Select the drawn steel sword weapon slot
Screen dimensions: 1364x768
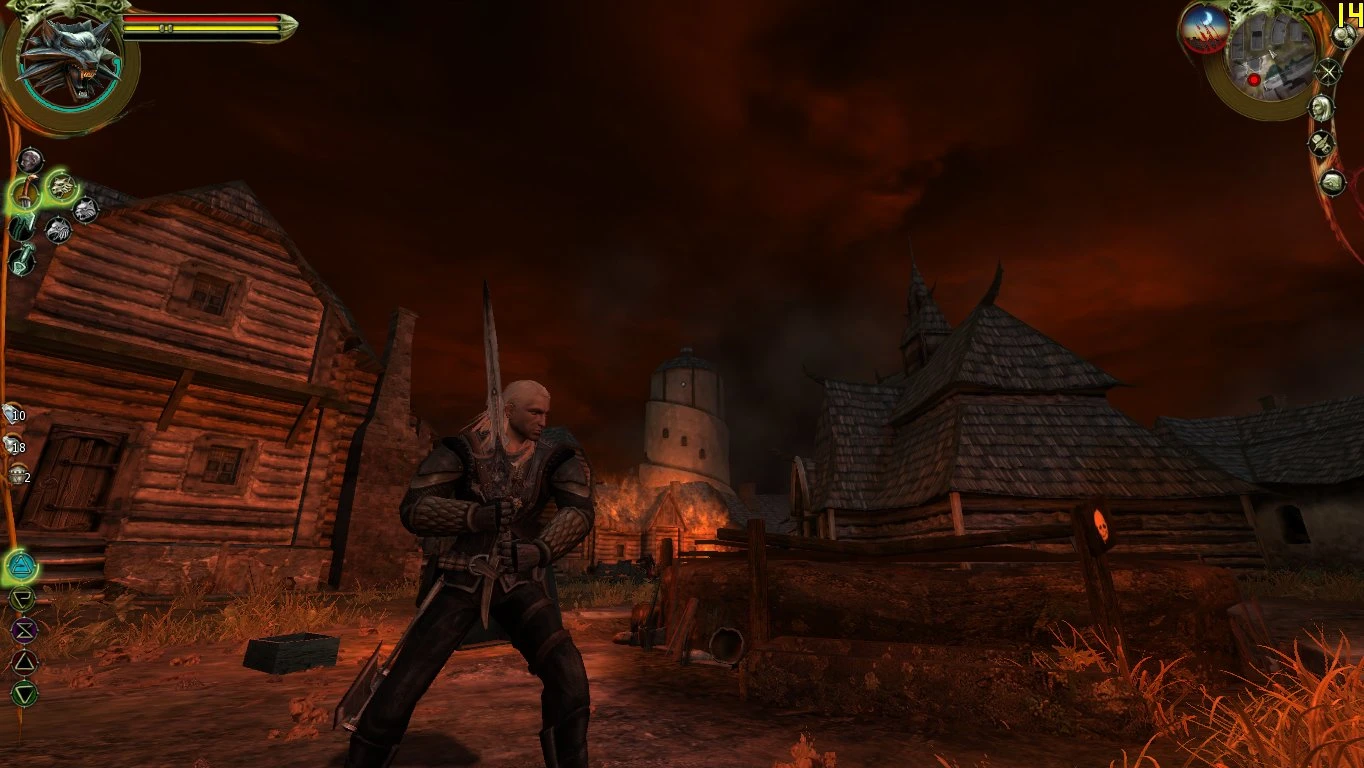(x=23, y=191)
